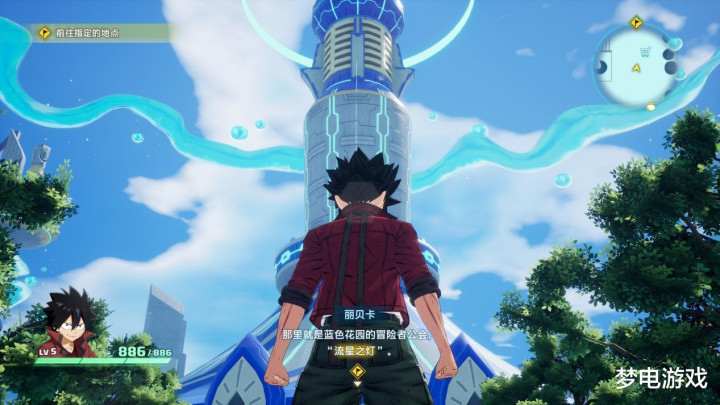Select the yellow waypoint marker below the subtitles
This screenshot has width=720, height=405.
pyautogui.click(x=357, y=370)
